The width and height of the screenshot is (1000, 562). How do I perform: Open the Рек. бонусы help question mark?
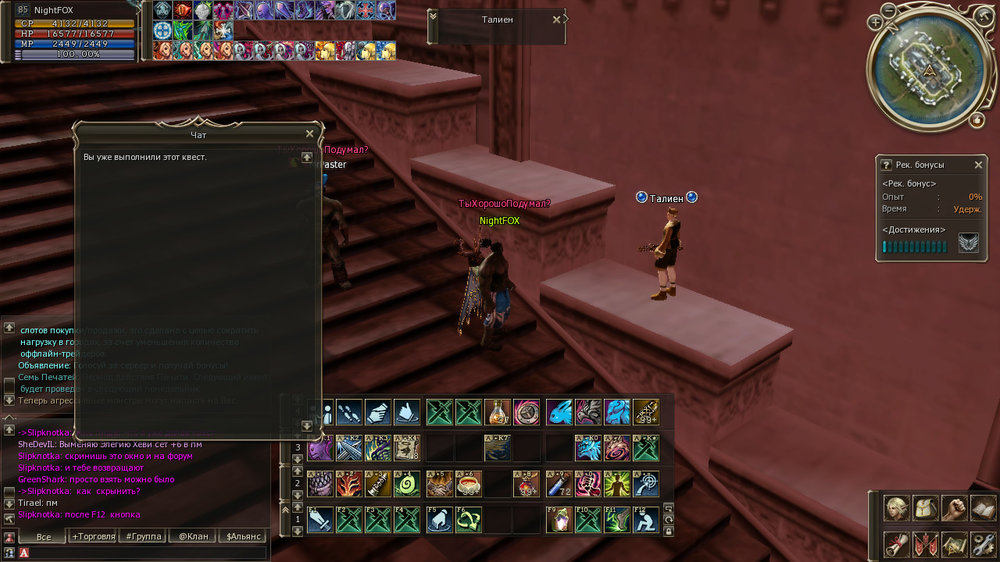[886, 164]
